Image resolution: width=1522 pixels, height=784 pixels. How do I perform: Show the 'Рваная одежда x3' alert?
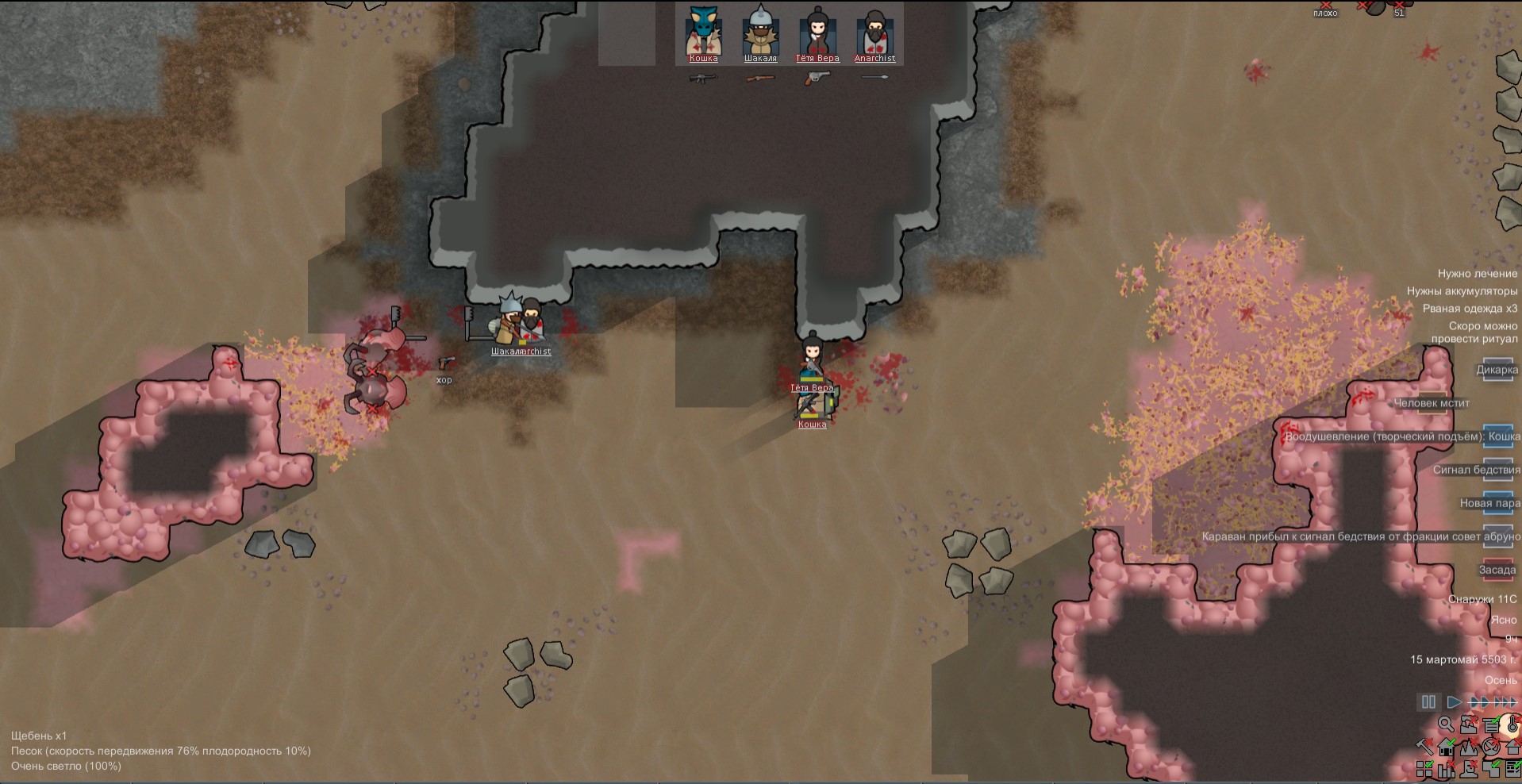[1470, 309]
